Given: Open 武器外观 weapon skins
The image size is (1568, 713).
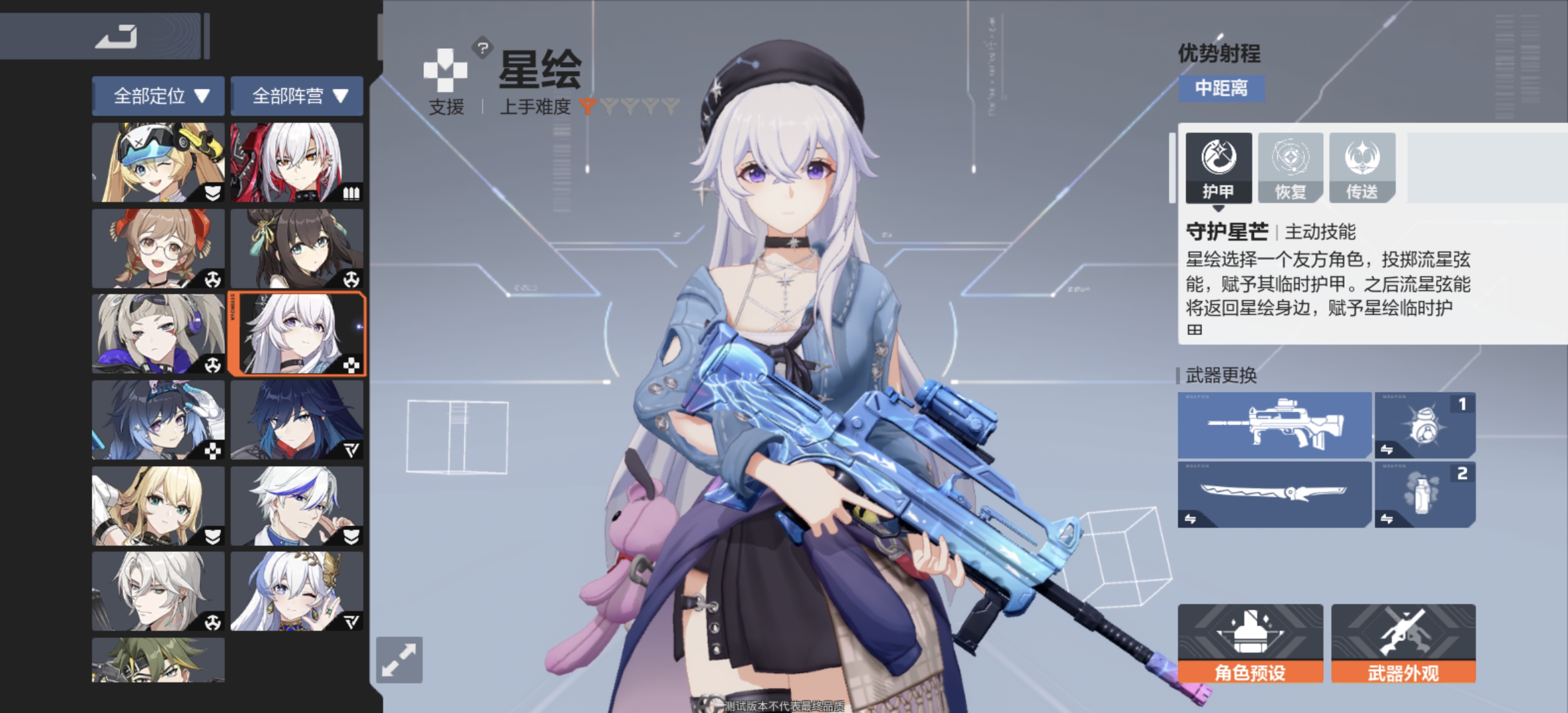Looking at the screenshot, I should click(1403, 643).
